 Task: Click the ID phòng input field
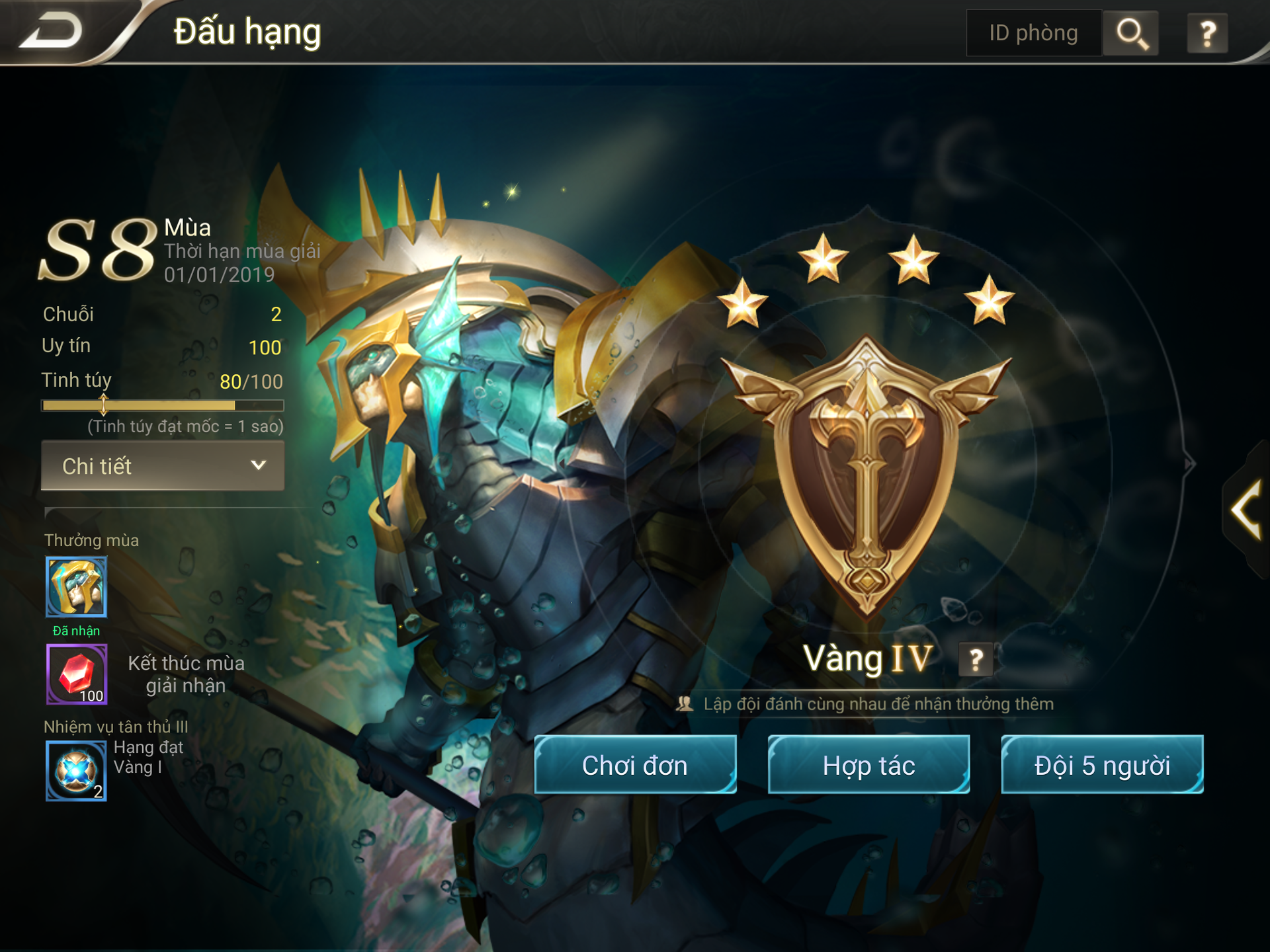tap(1033, 33)
